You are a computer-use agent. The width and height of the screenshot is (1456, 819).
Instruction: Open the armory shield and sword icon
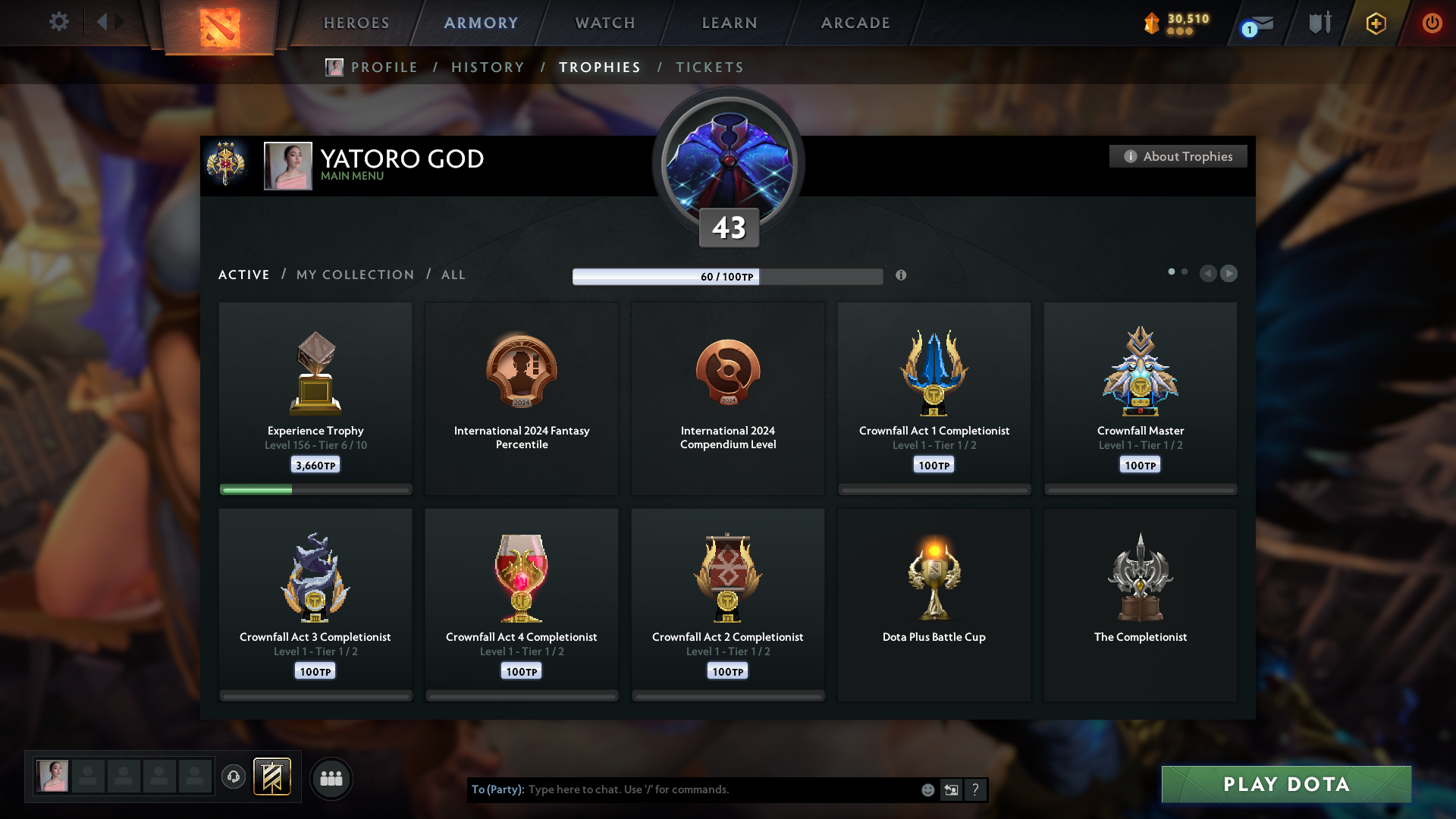(1319, 23)
